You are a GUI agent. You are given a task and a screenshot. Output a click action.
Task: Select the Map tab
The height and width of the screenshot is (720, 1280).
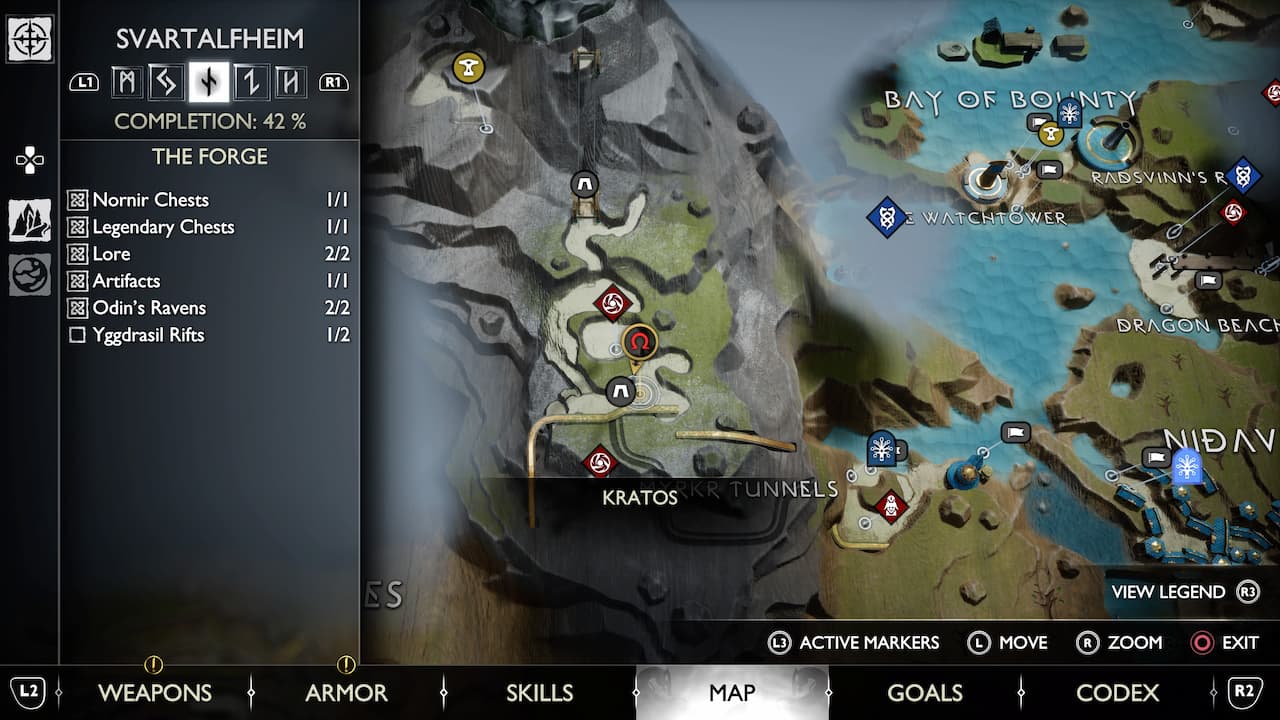[x=732, y=692]
